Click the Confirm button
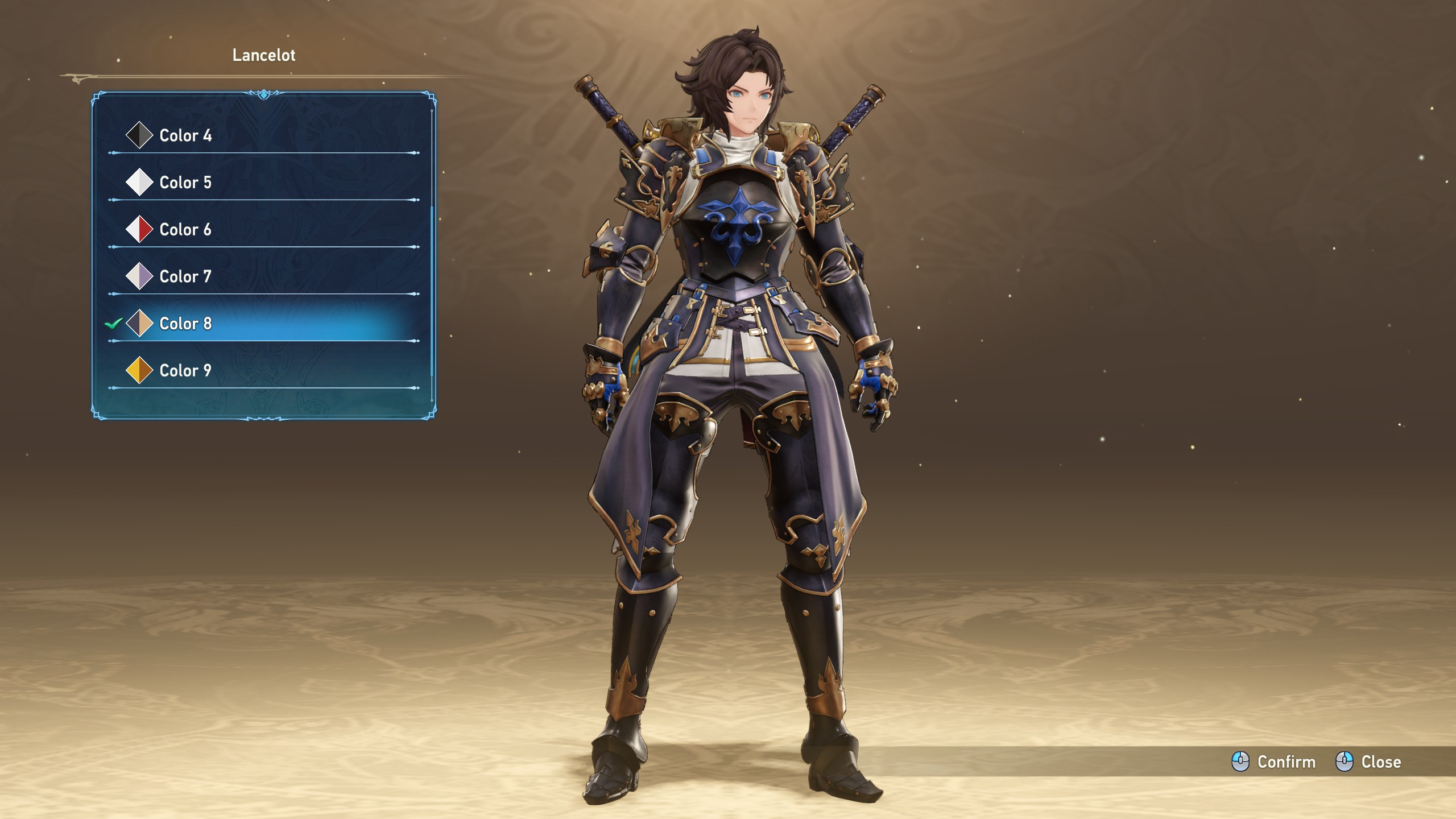Viewport: 1456px width, 819px height. [x=1274, y=762]
